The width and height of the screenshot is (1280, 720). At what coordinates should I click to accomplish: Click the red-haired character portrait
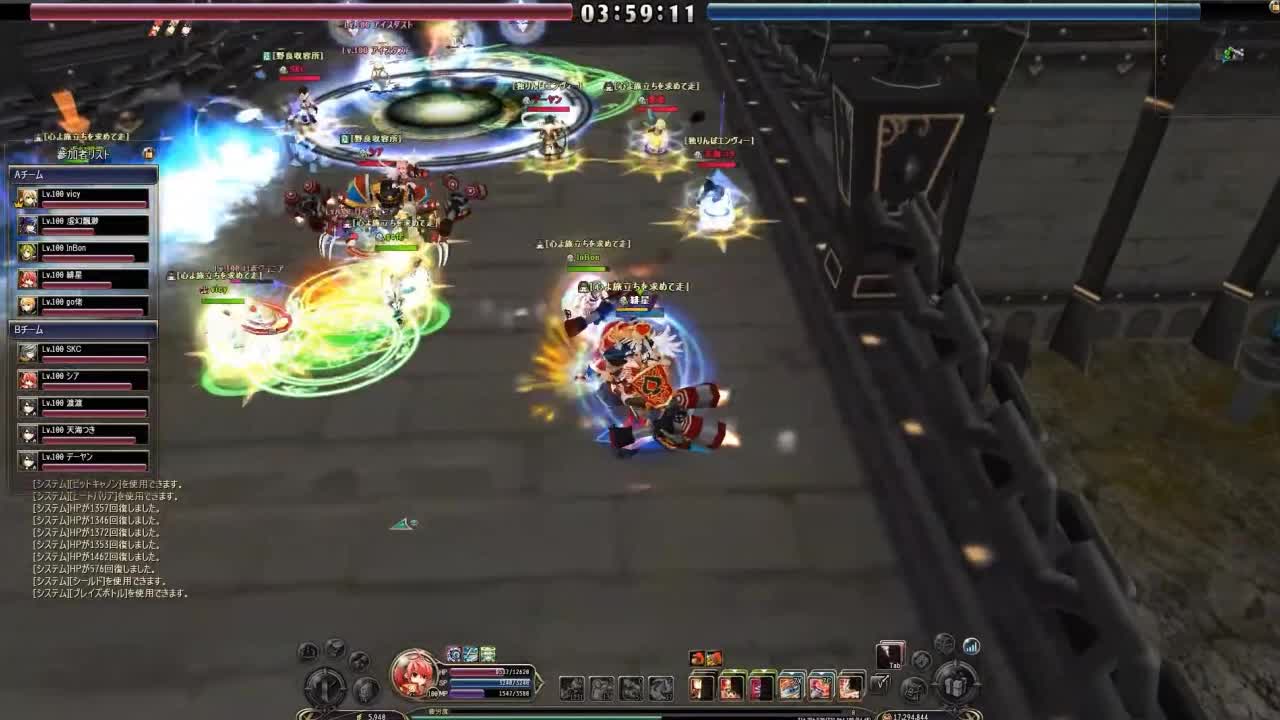tap(414, 674)
